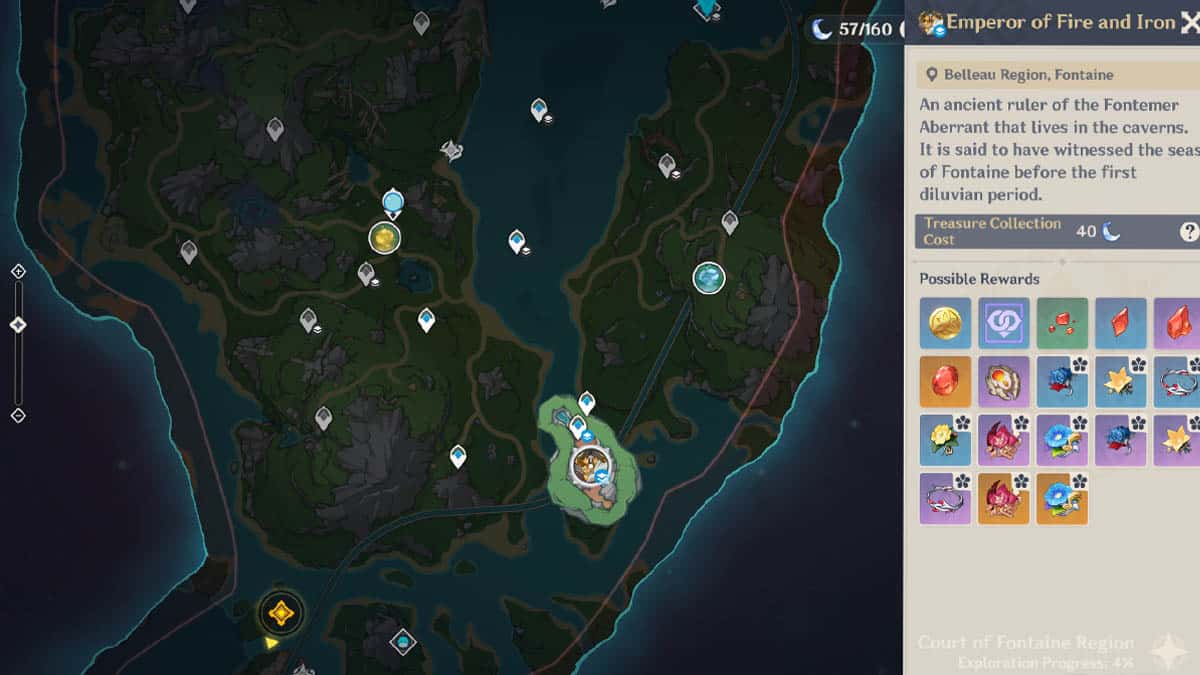
Task: Click the map zoom slider handle
Action: [18, 325]
